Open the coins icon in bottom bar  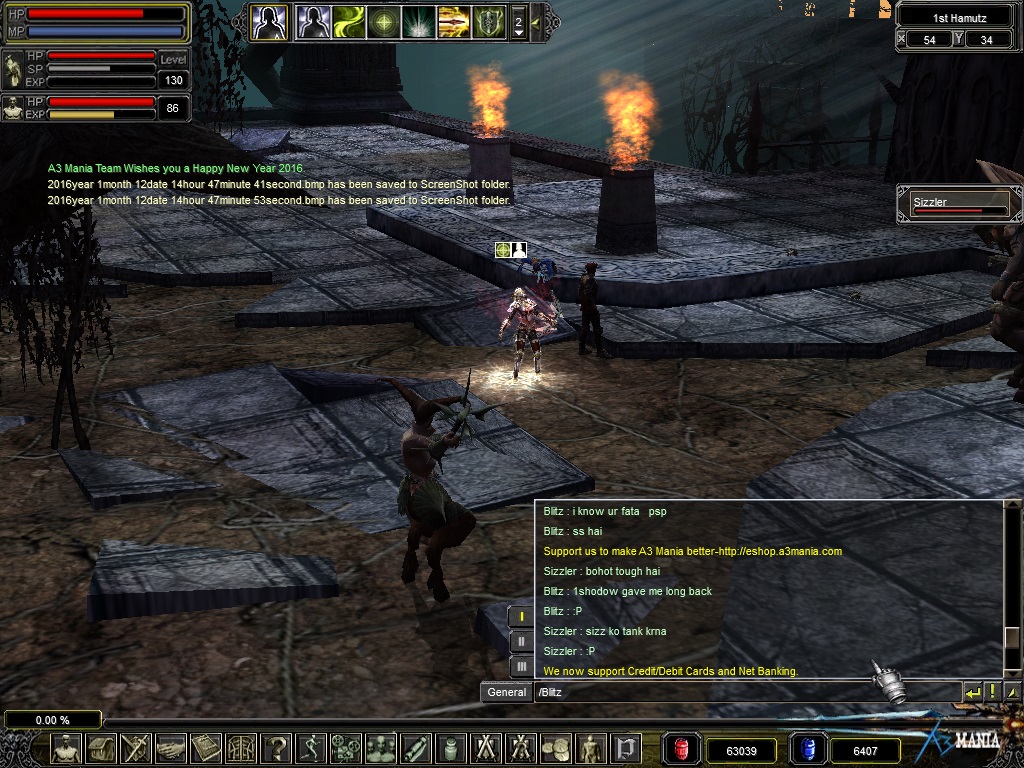[x=555, y=748]
